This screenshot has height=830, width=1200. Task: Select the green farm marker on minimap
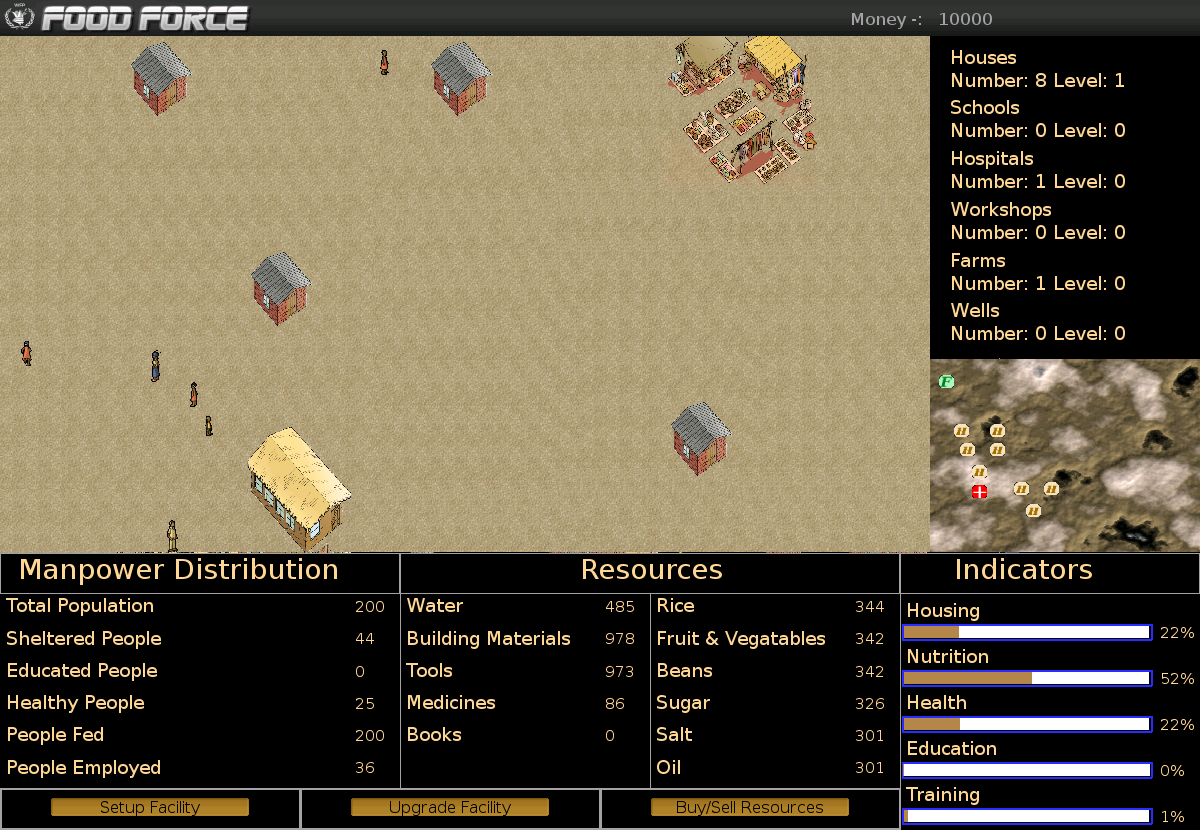pyautogui.click(x=947, y=382)
